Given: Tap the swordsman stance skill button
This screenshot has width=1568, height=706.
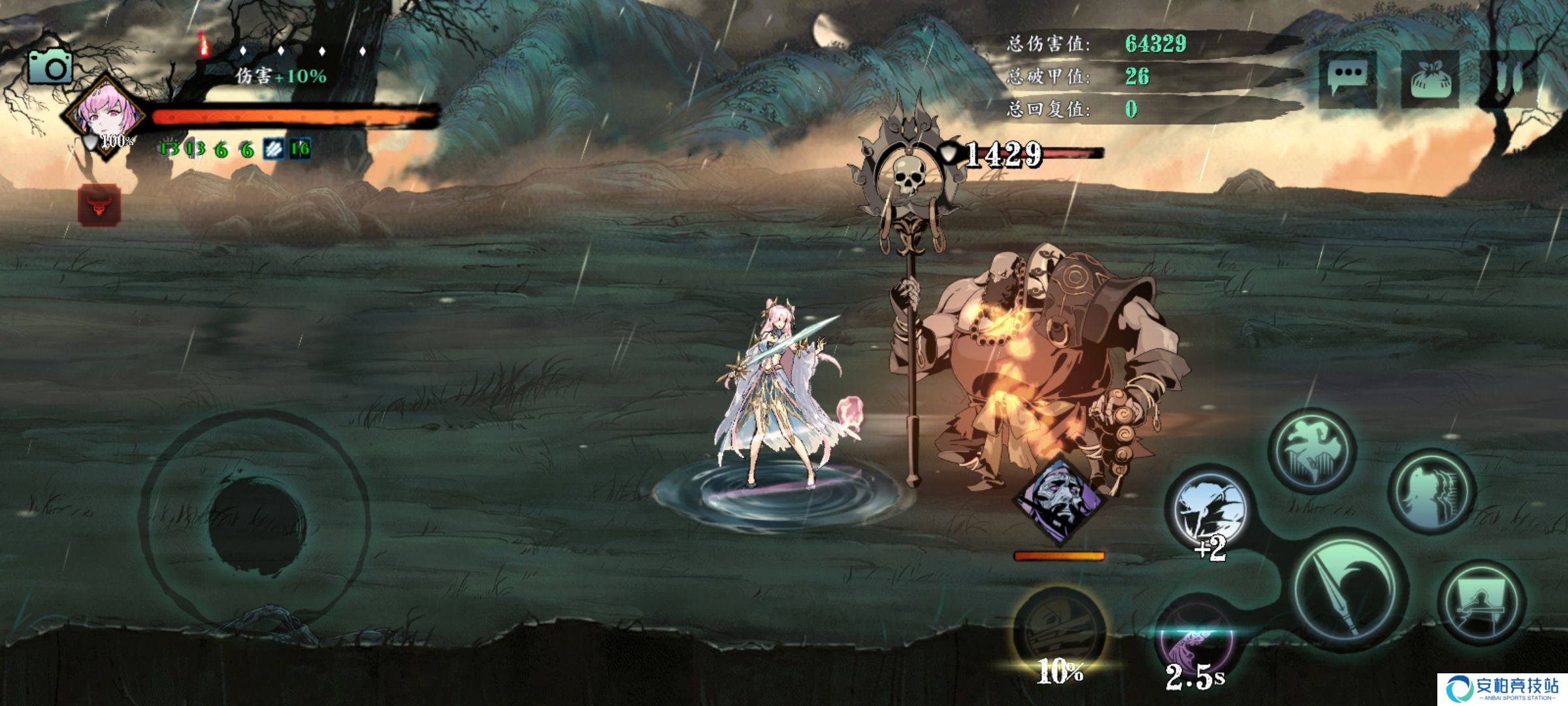Looking at the screenshot, I should click(x=1482, y=603).
